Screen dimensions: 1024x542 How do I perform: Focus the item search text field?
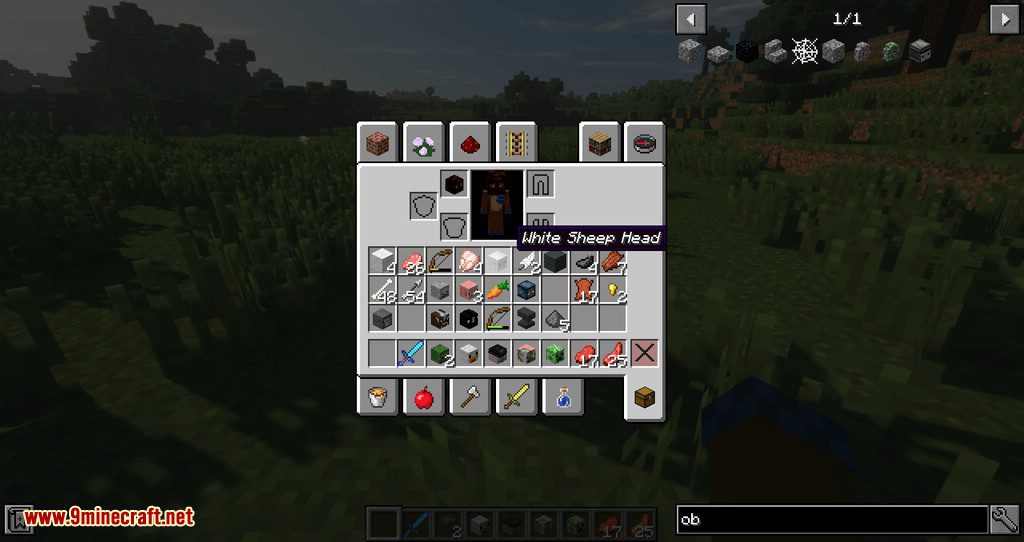click(x=832, y=519)
